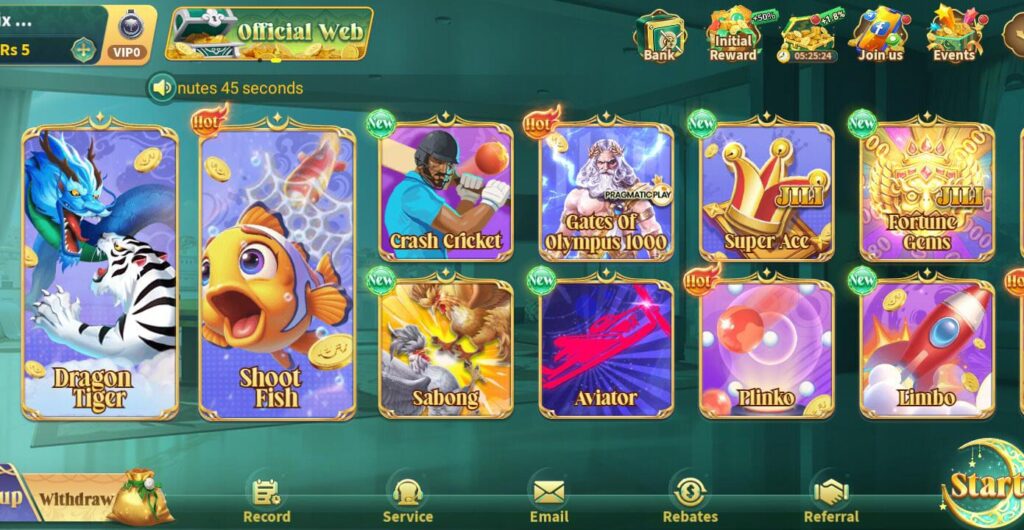1024x530 pixels.
Task: Open the Dragon Tiger game
Action: (100, 272)
